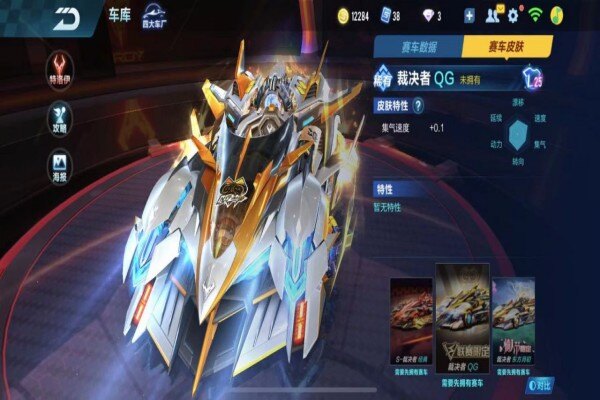Viewport: 600px width, 400px height.
Task: Open the friends icon with mail badge
Action: coord(492,16)
